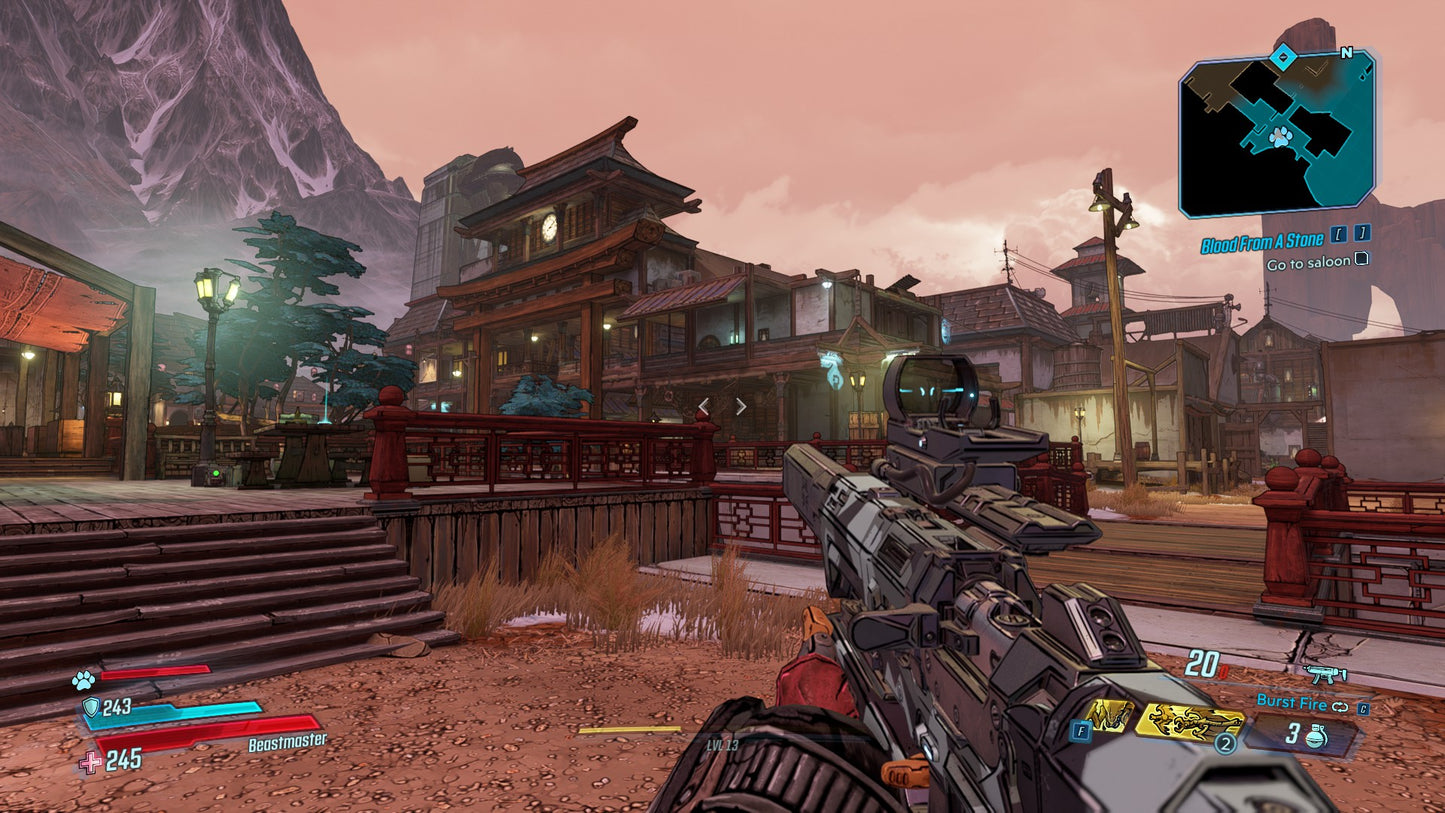Click the Blood From A Stone mission title
This screenshot has height=813, width=1445.
1263,239
